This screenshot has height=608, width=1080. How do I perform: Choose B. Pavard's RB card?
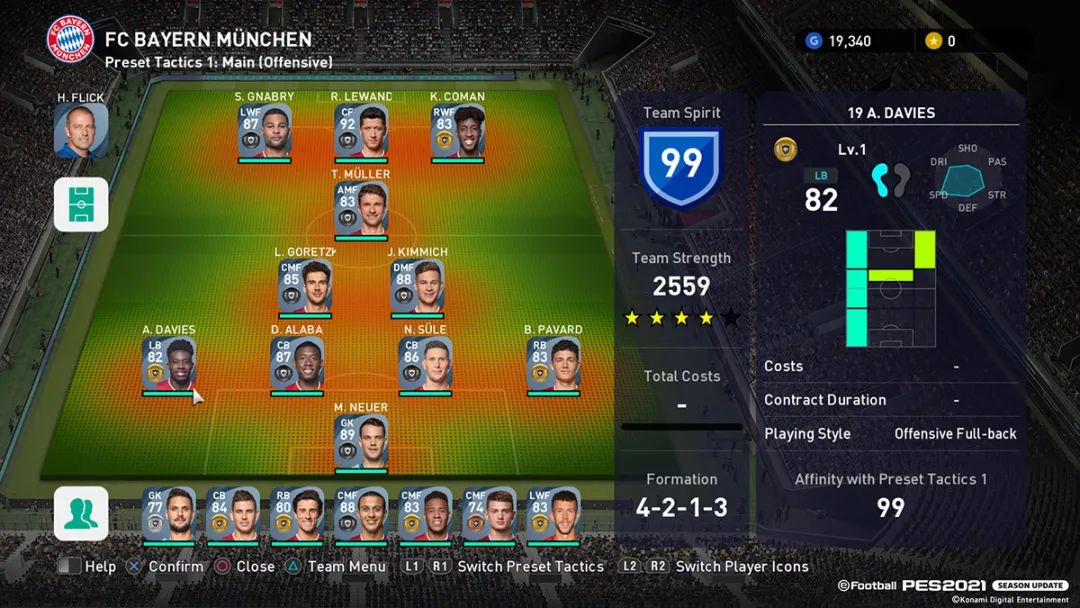tap(553, 364)
